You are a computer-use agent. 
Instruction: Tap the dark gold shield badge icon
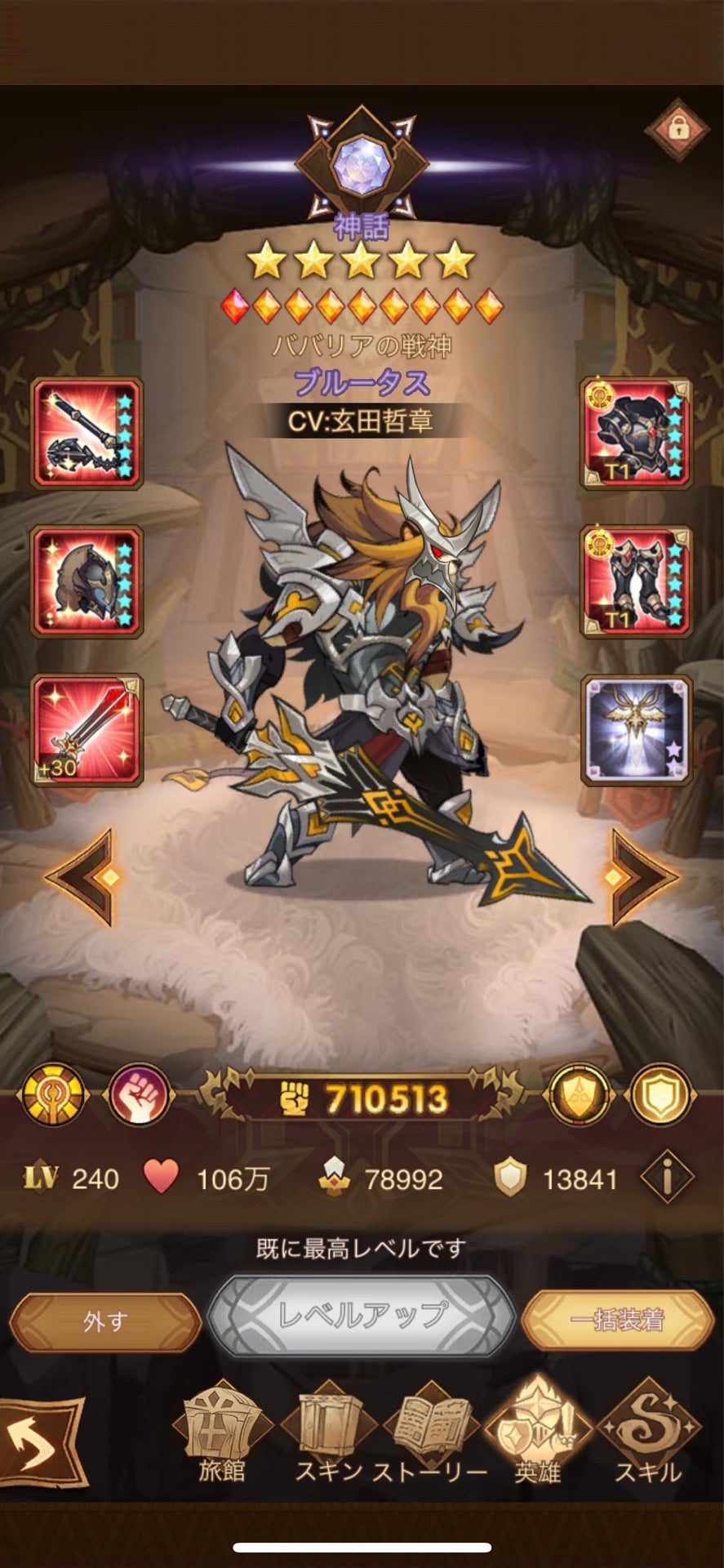pos(579,1095)
